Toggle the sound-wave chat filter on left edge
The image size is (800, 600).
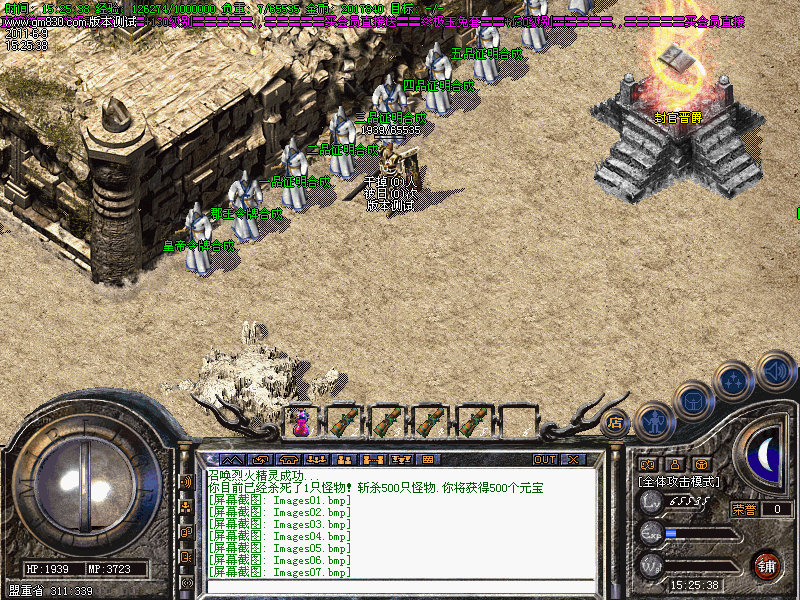click(186, 482)
